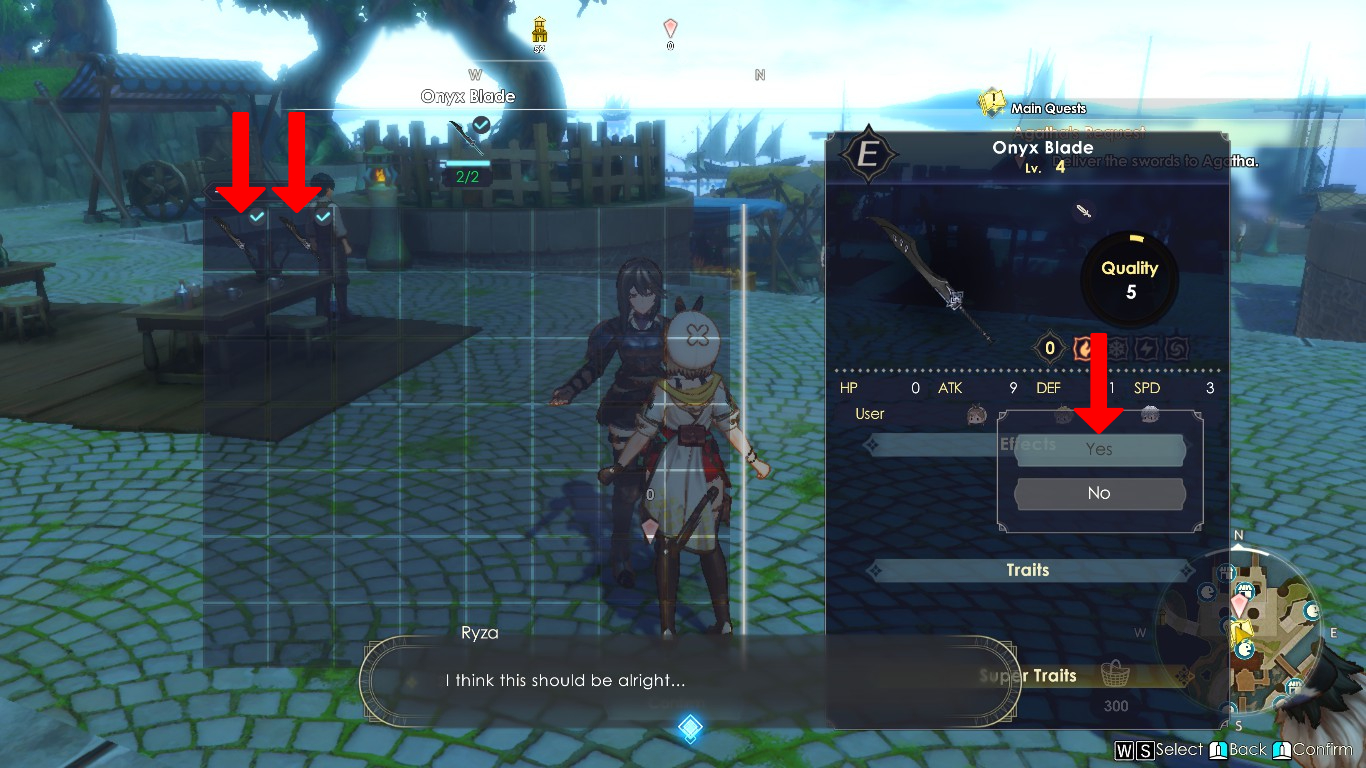
Task: Click the completed checkmark on the Onyx Blade tracker
Action: (x=481, y=125)
